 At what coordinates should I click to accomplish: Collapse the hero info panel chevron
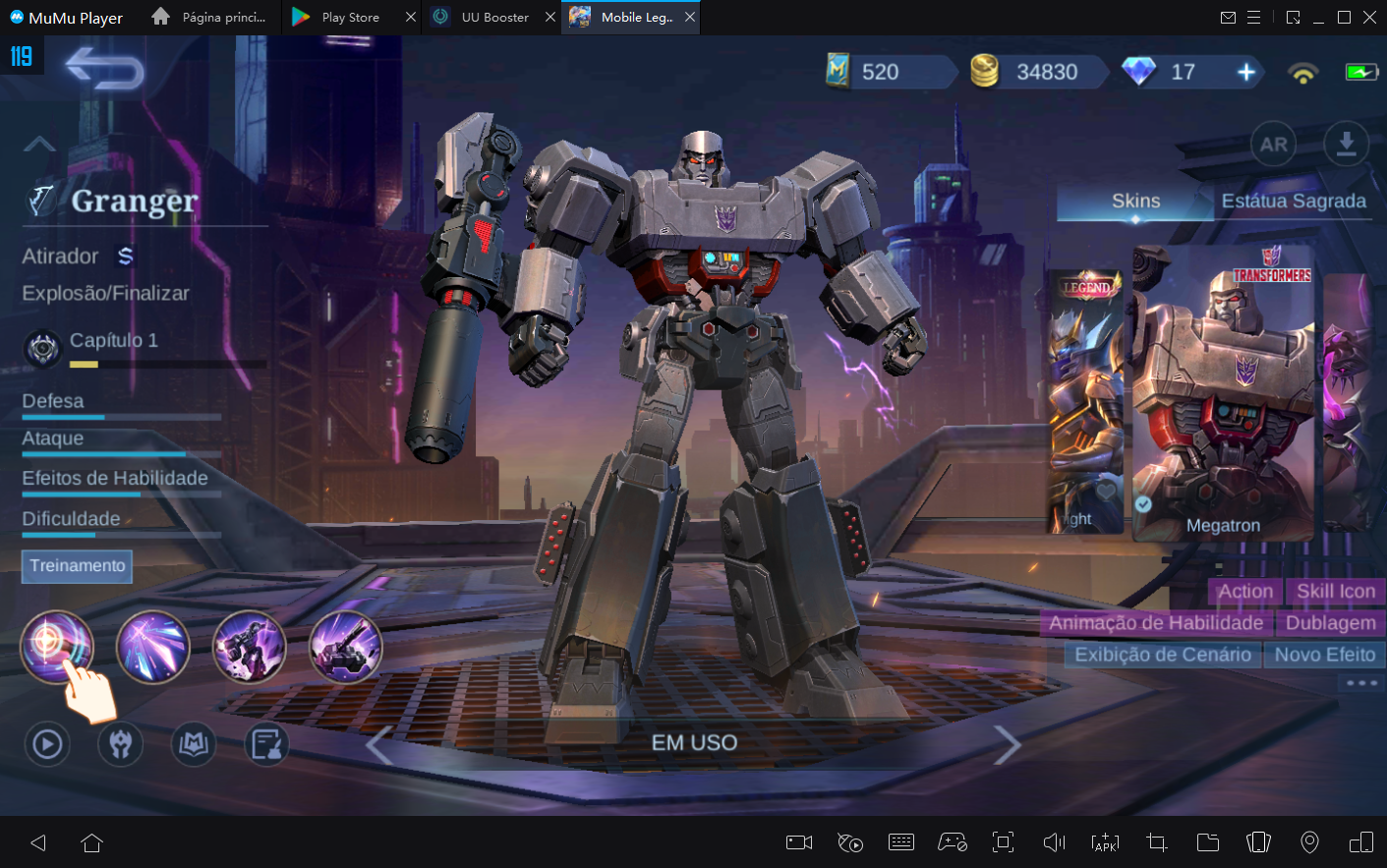click(x=38, y=144)
